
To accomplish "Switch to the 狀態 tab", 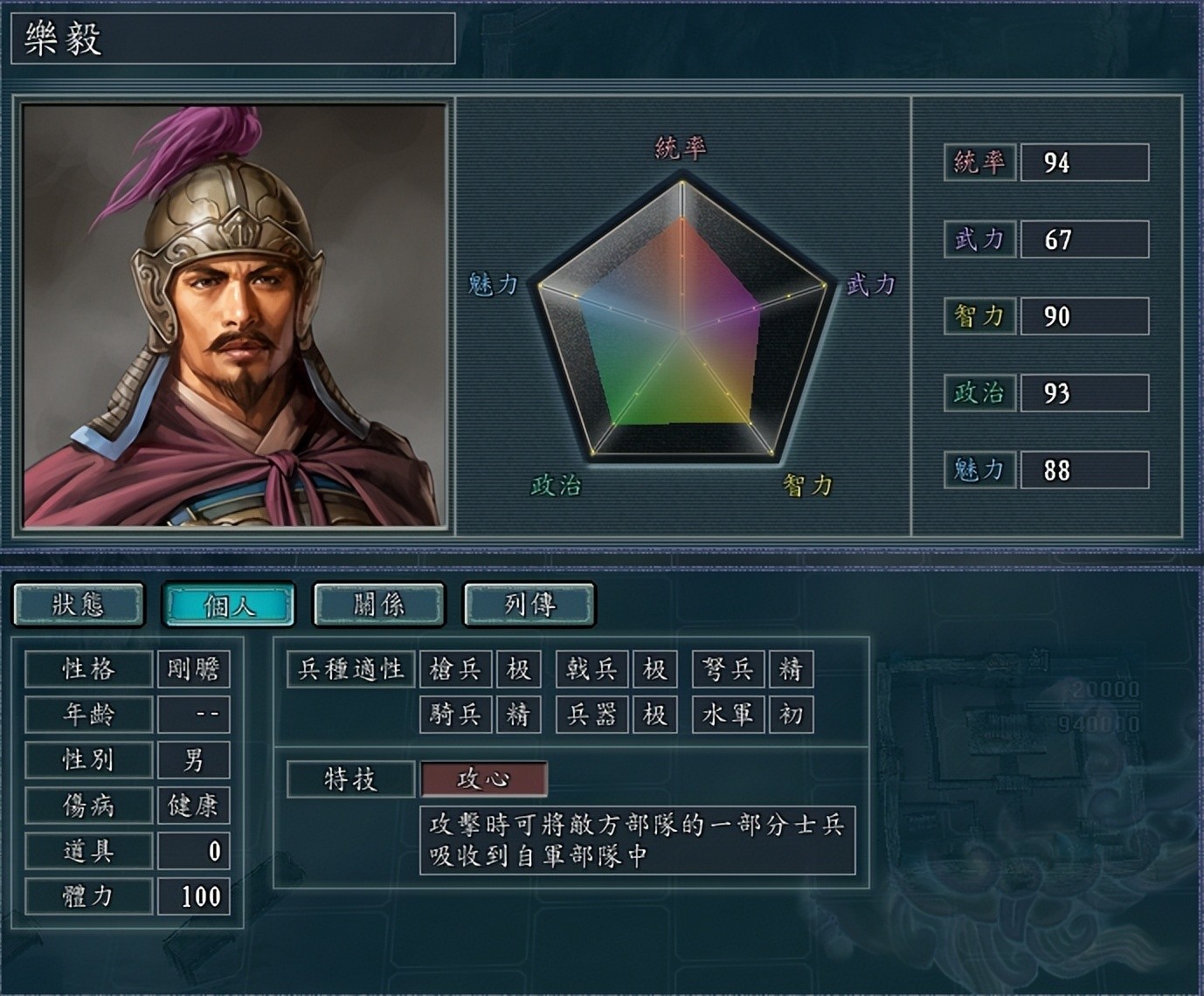I will coord(79,605).
